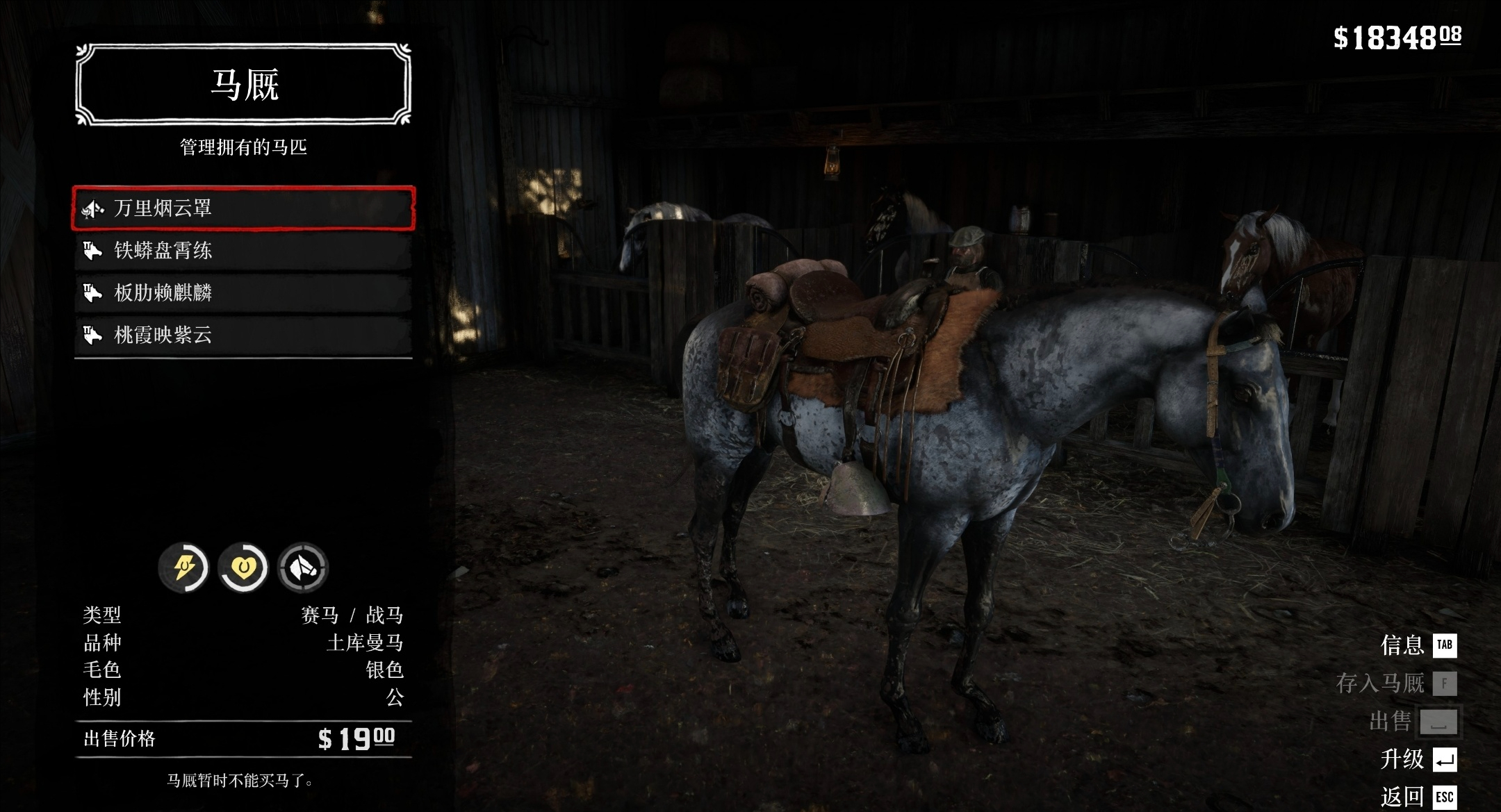1501x812 pixels.
Task: Click the greyed-out 存入马厩 stable option
Action: point(1395,683)
